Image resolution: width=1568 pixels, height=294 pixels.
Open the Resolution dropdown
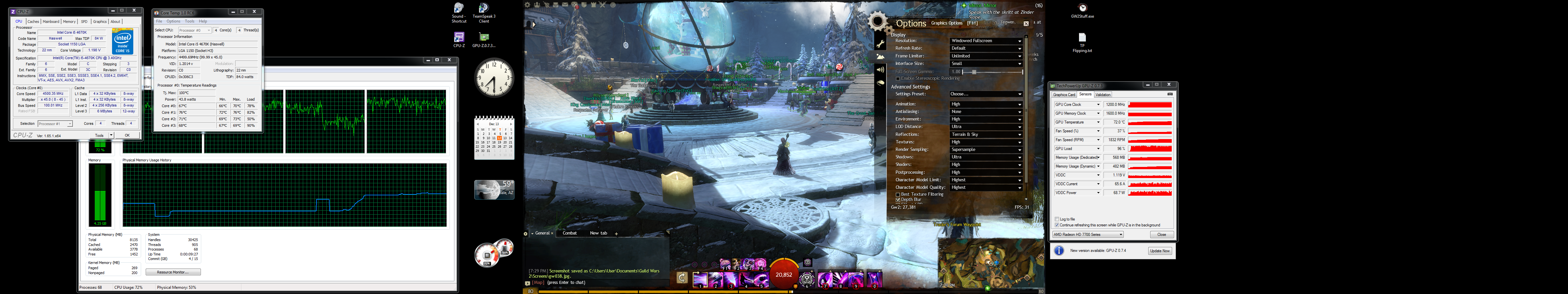coord(986,41)
